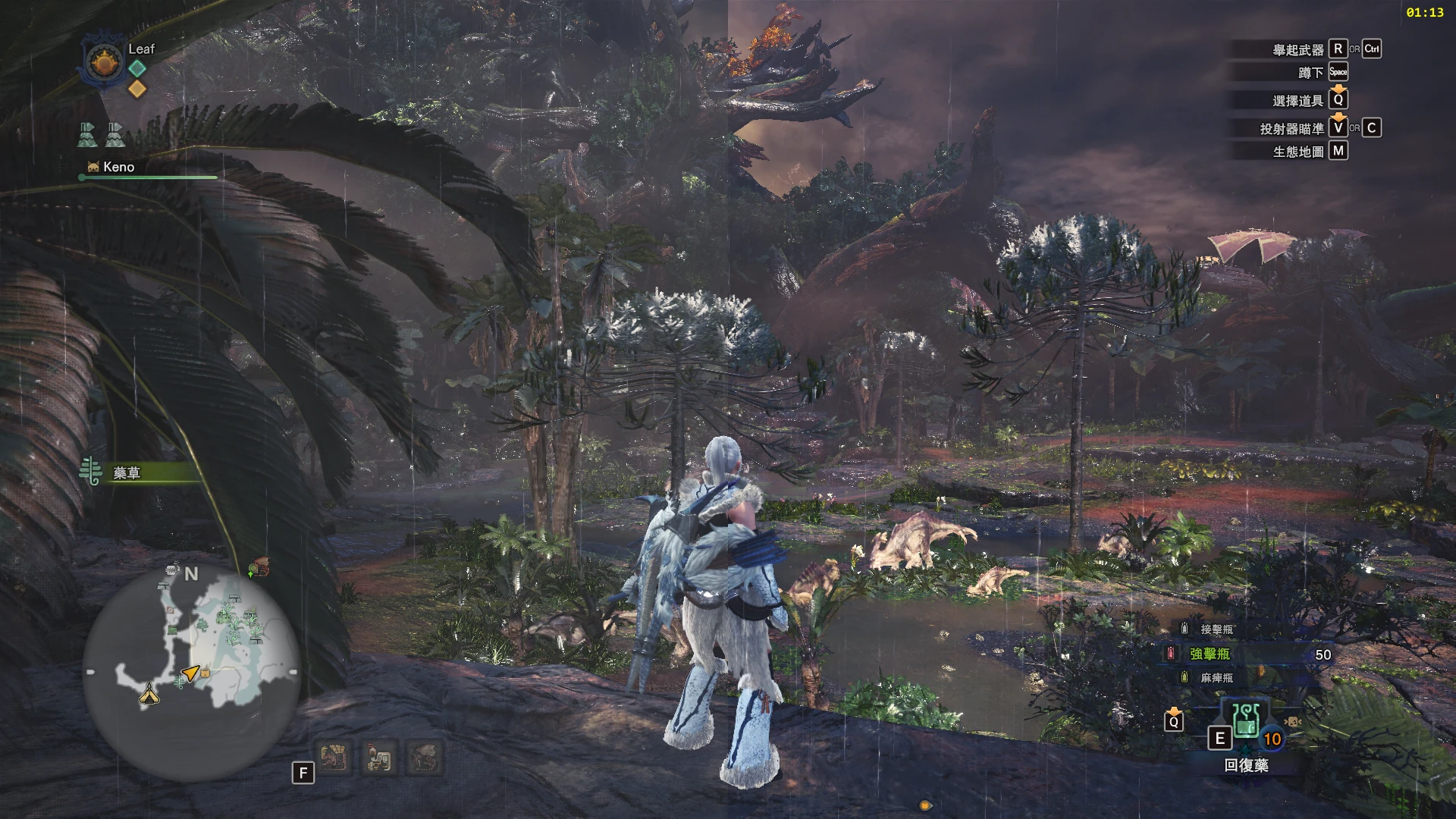1456x819 pixels.
Task: Pick the 麻痺瓶 paralysis coating
Action: point(1216,678)
